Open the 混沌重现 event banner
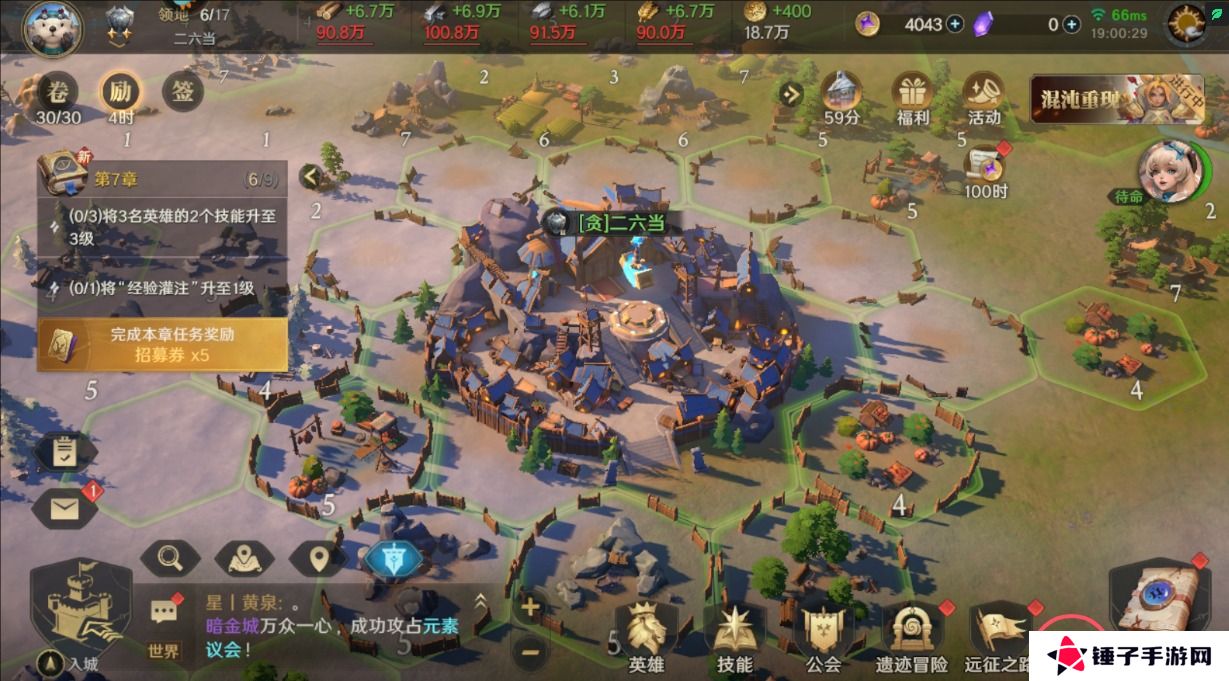The width and height of the screenshot is (1229, 681). click(1115, 99)
